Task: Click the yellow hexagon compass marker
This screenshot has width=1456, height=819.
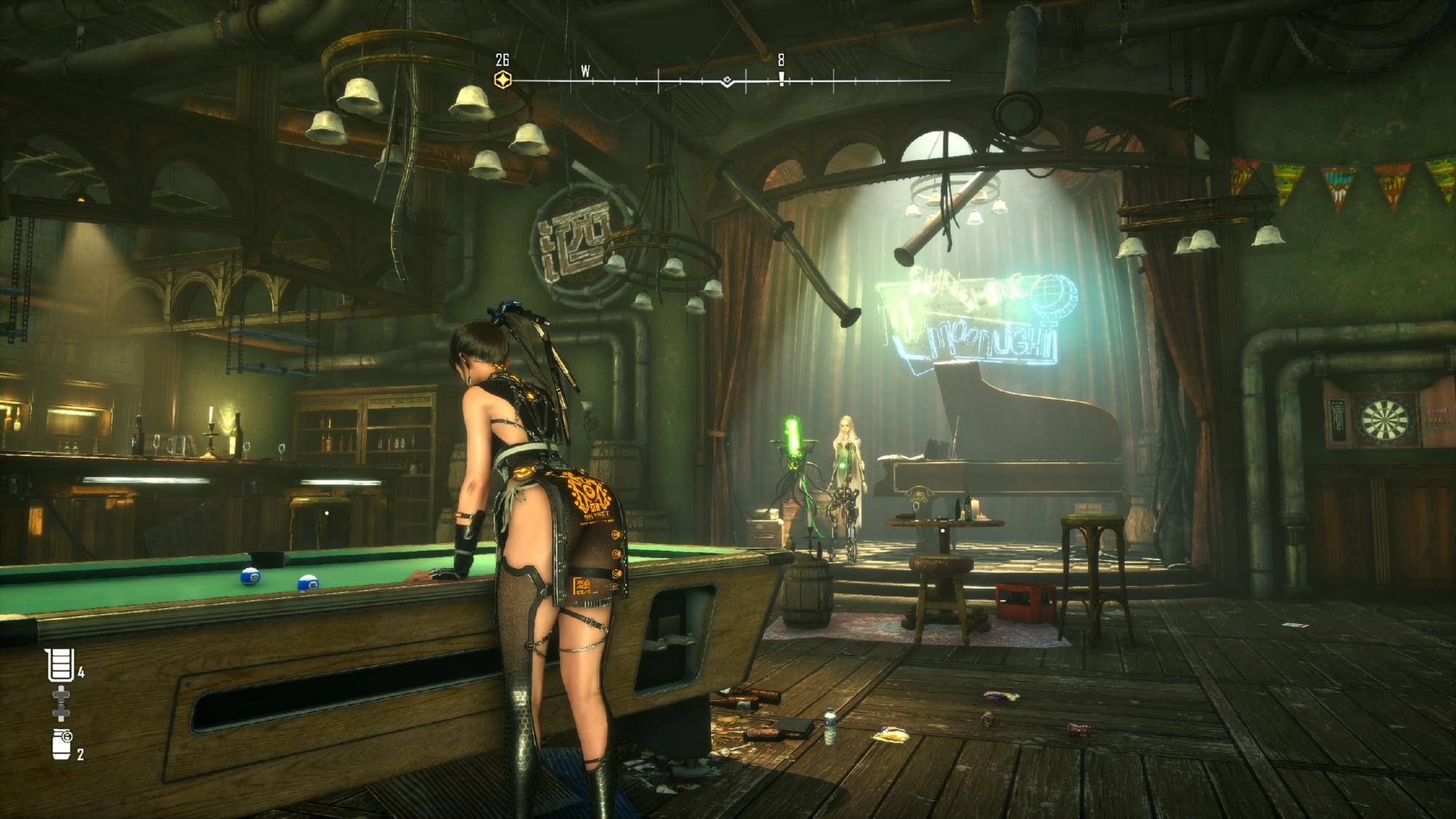Action: coord(502,79)
